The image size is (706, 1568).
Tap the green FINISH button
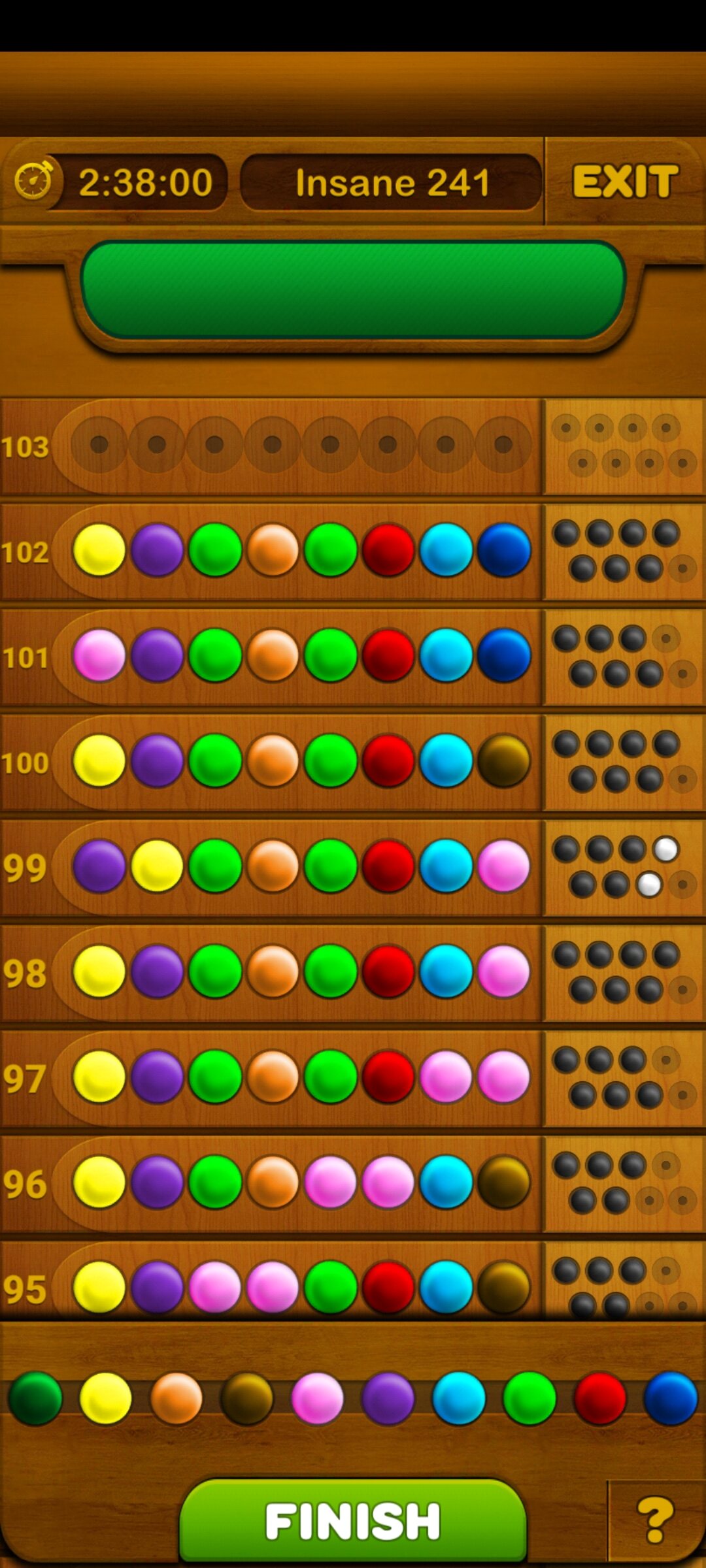tap(353, 1521)
